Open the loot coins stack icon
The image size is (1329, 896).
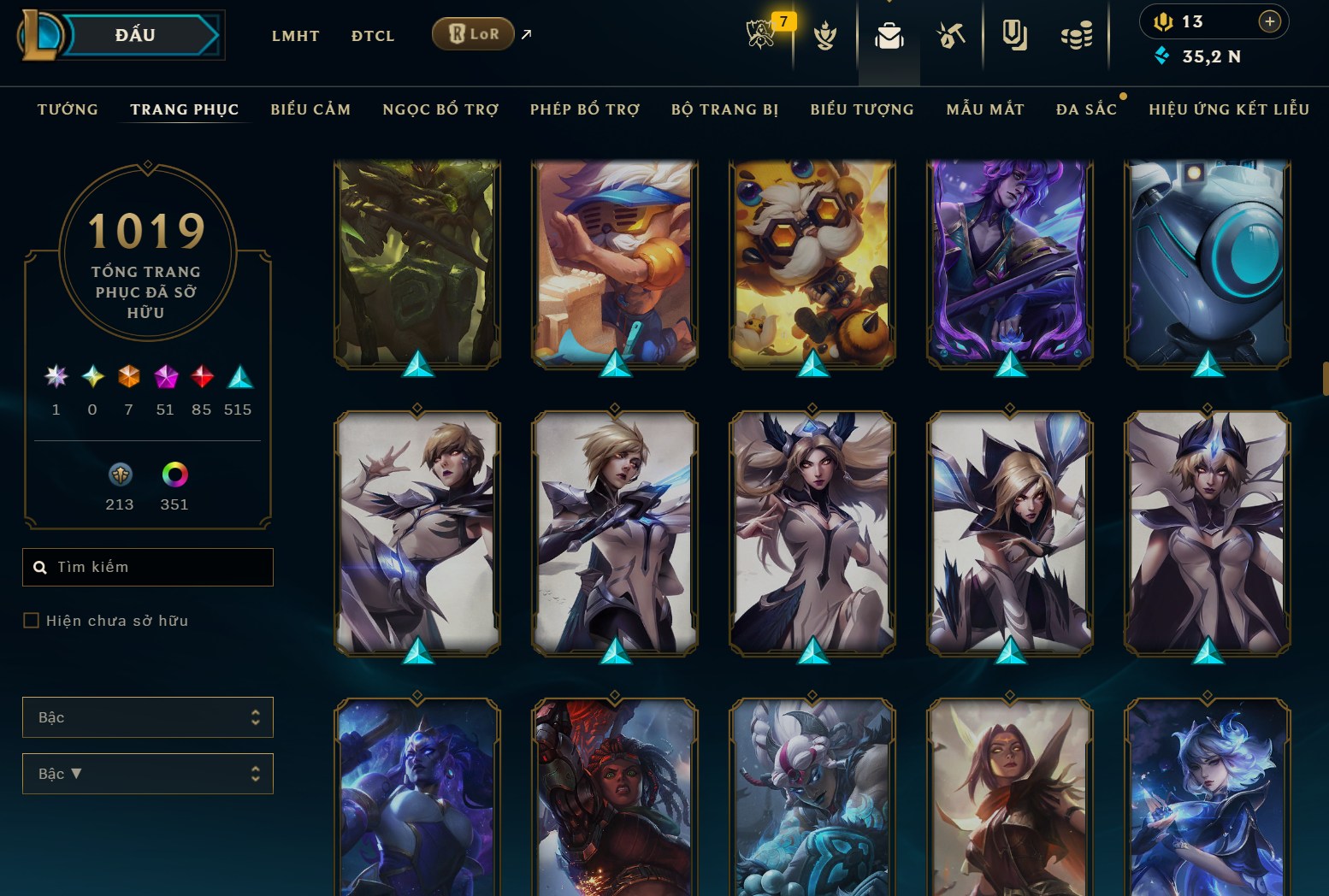[1076, 36]
